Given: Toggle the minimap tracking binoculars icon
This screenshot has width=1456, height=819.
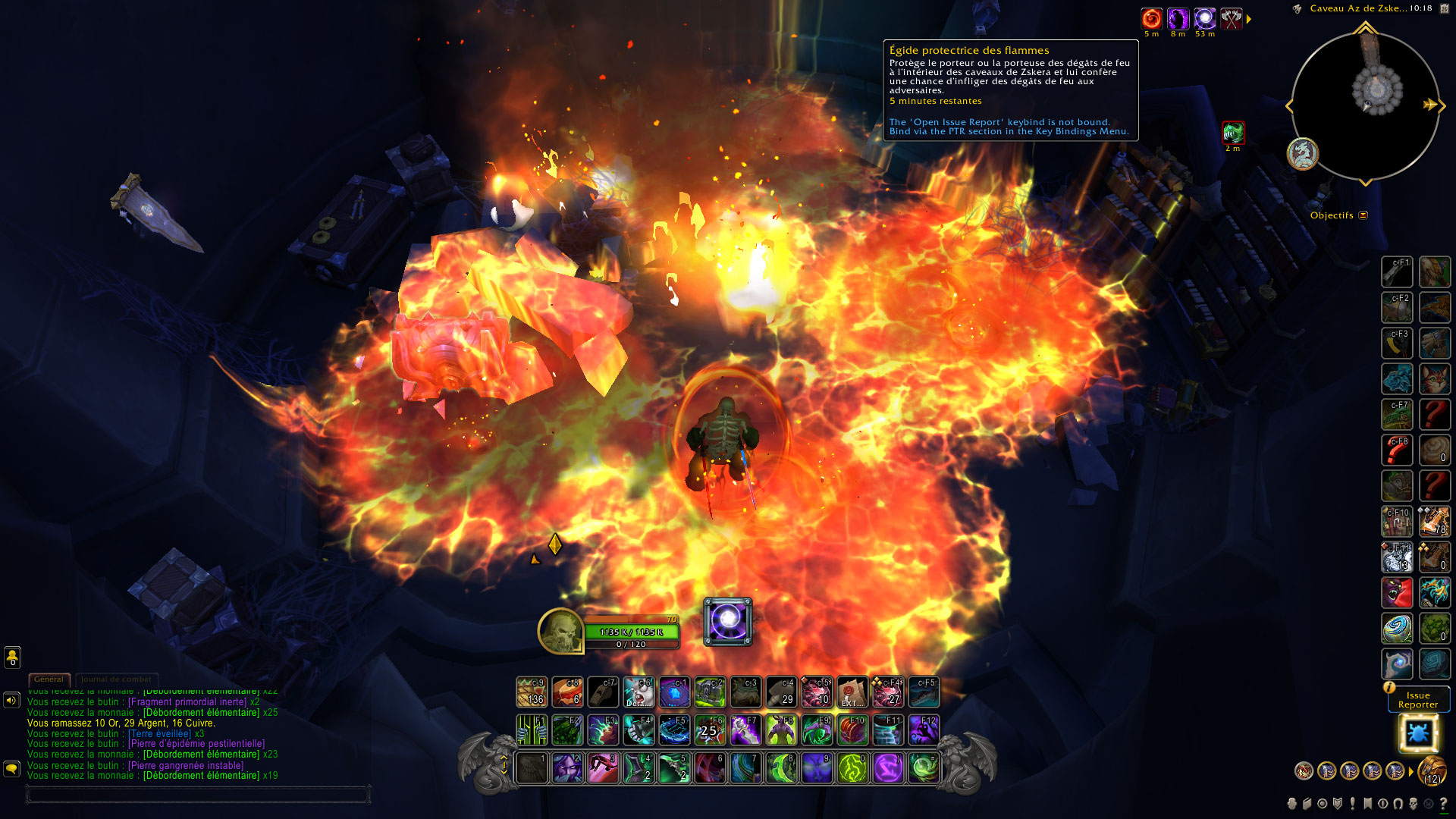Looking at the screenshot, I should click(1297, 9).
